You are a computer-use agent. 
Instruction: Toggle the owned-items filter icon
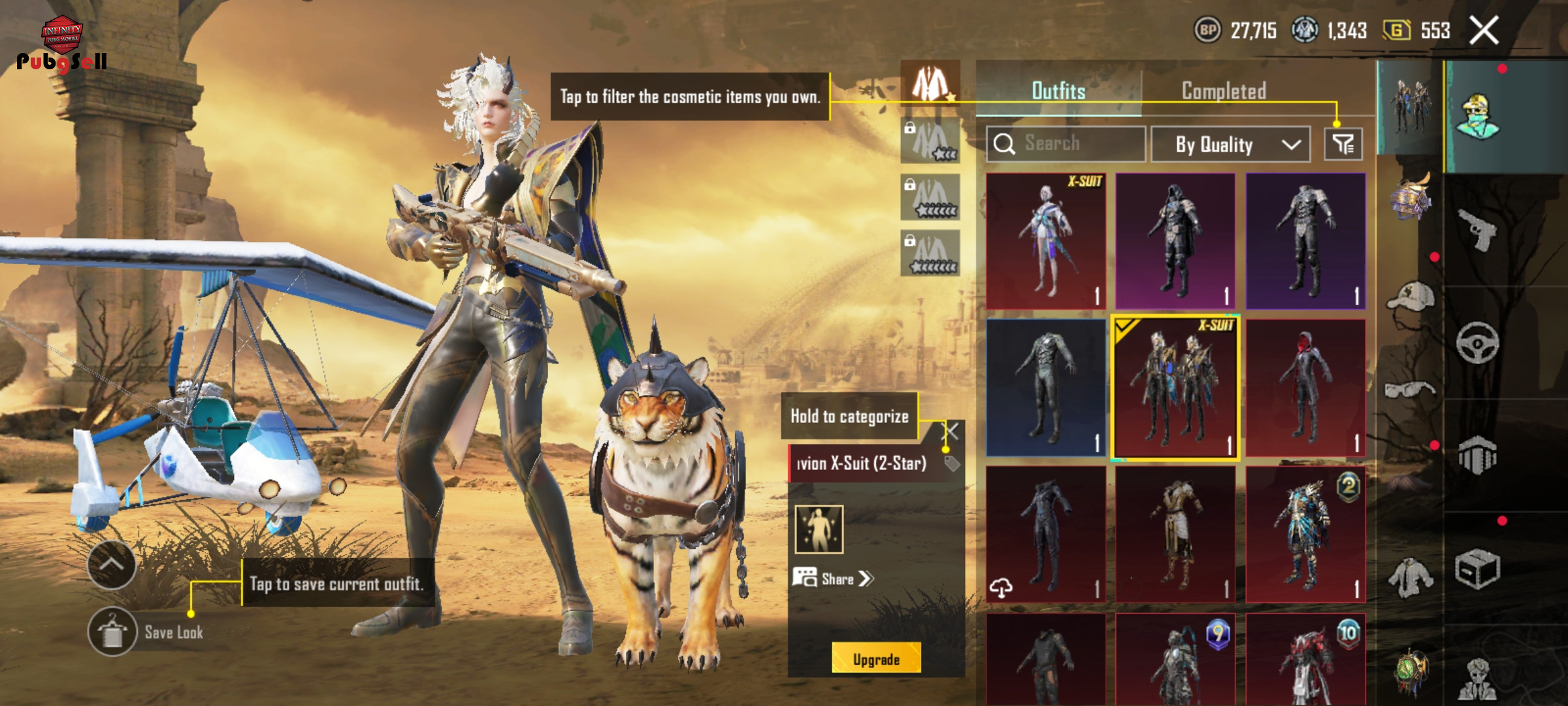click(1343, 144)
